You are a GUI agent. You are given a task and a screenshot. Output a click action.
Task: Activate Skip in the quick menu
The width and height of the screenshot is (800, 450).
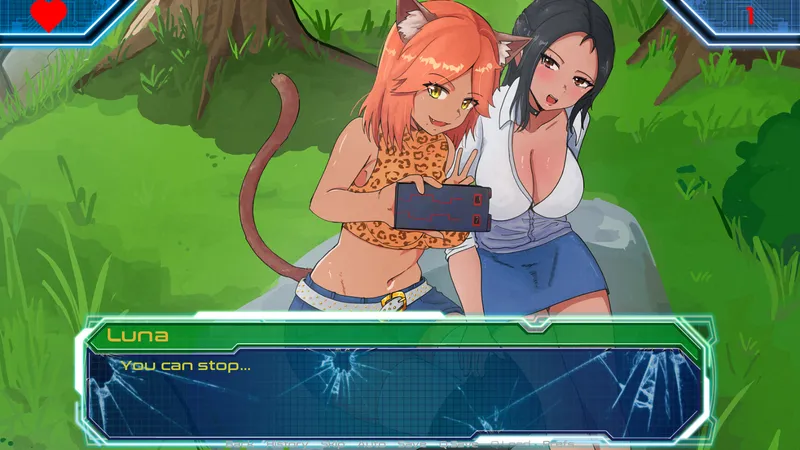[332, 442]
